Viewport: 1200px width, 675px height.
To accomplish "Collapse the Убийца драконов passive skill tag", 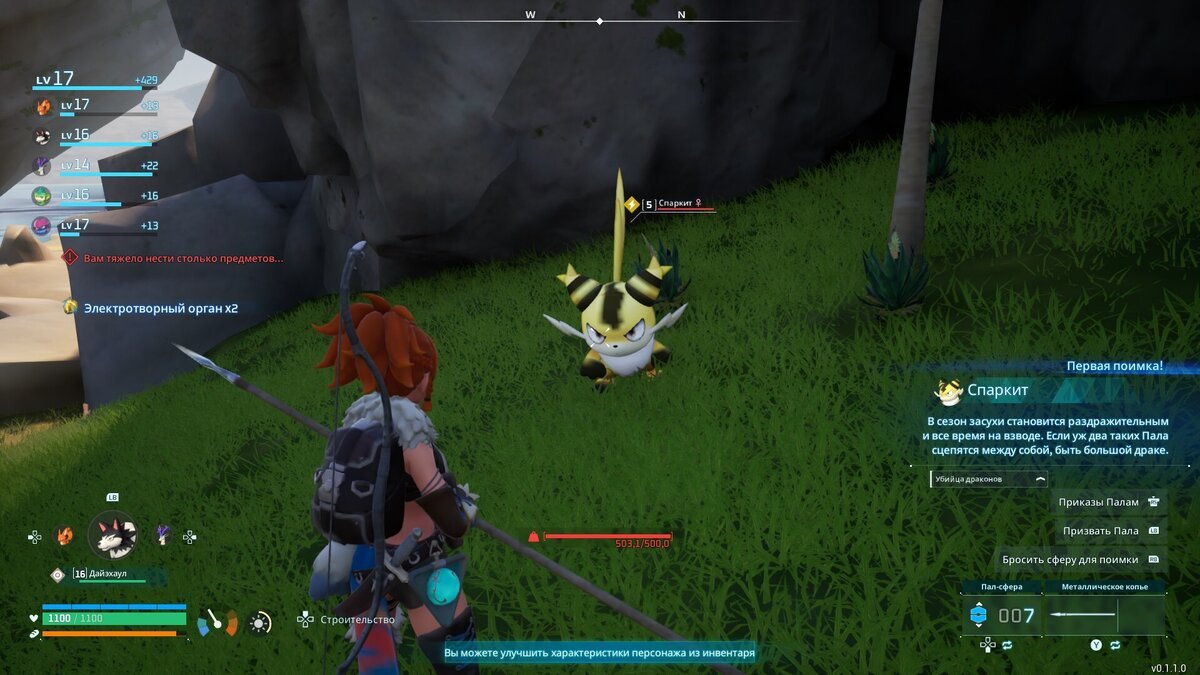I will click(1040, 479).
